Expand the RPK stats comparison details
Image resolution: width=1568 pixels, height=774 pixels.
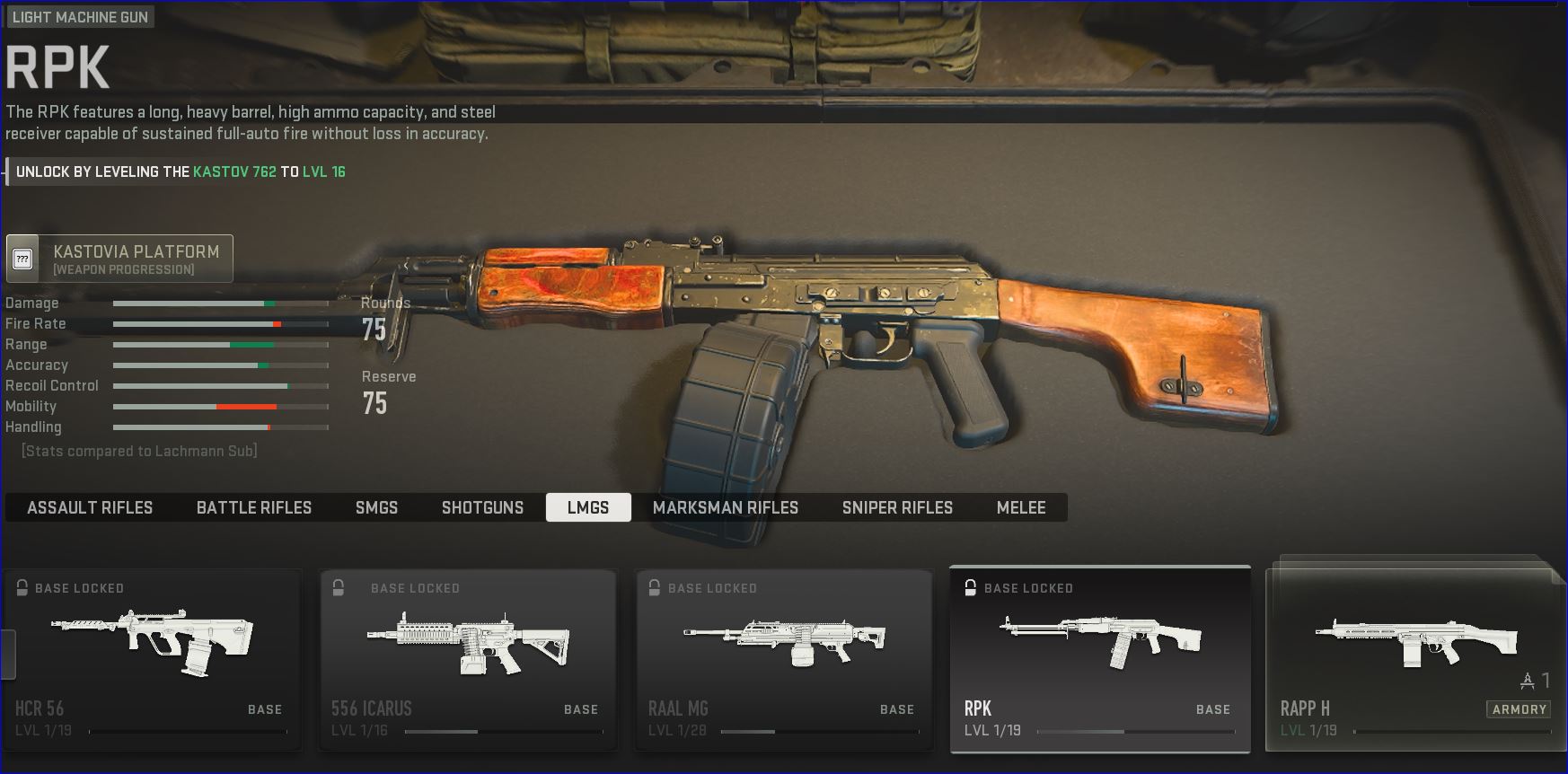[x=139, y=451]
